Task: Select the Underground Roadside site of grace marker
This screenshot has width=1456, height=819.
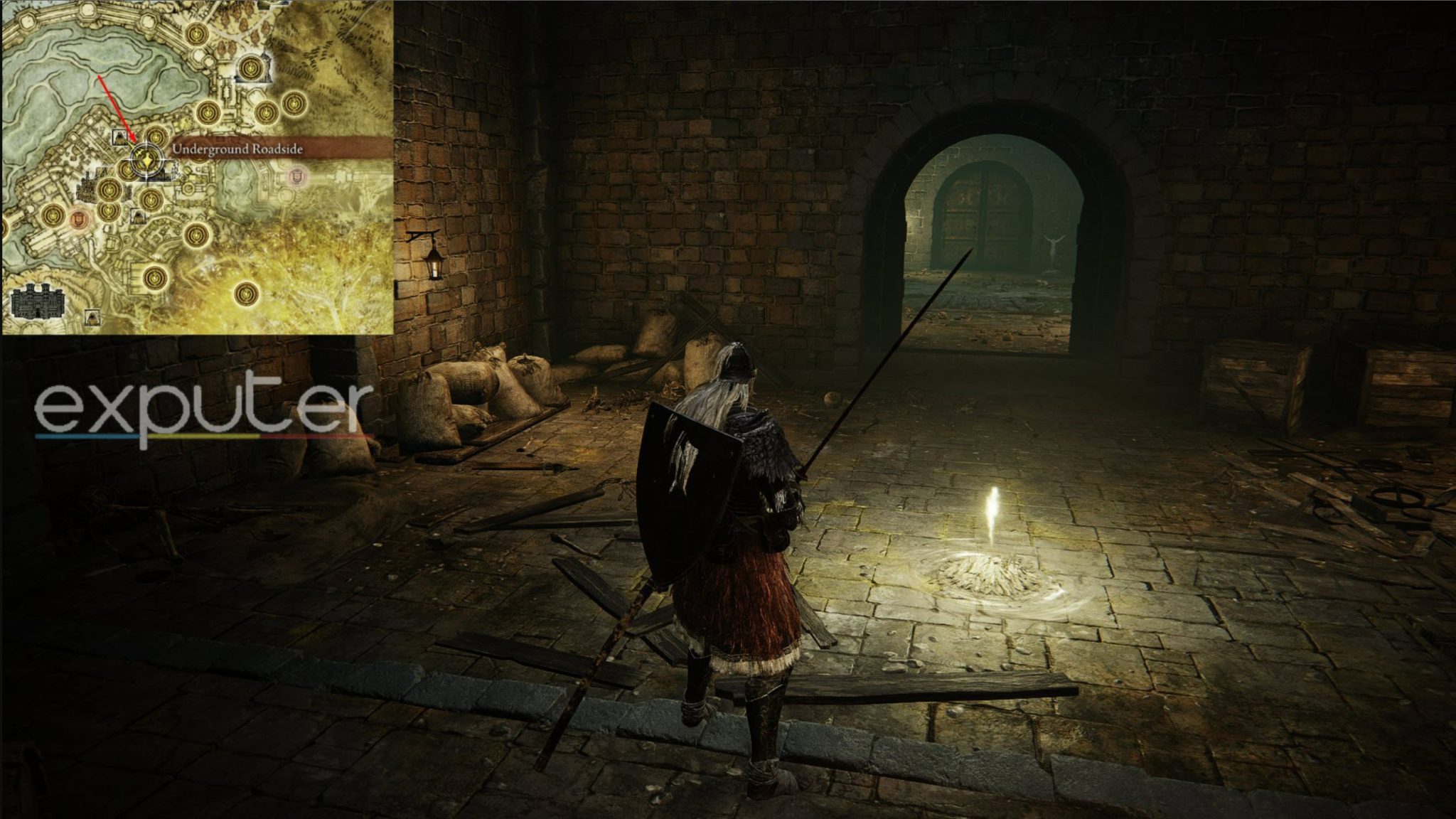Action: point(145,159)
